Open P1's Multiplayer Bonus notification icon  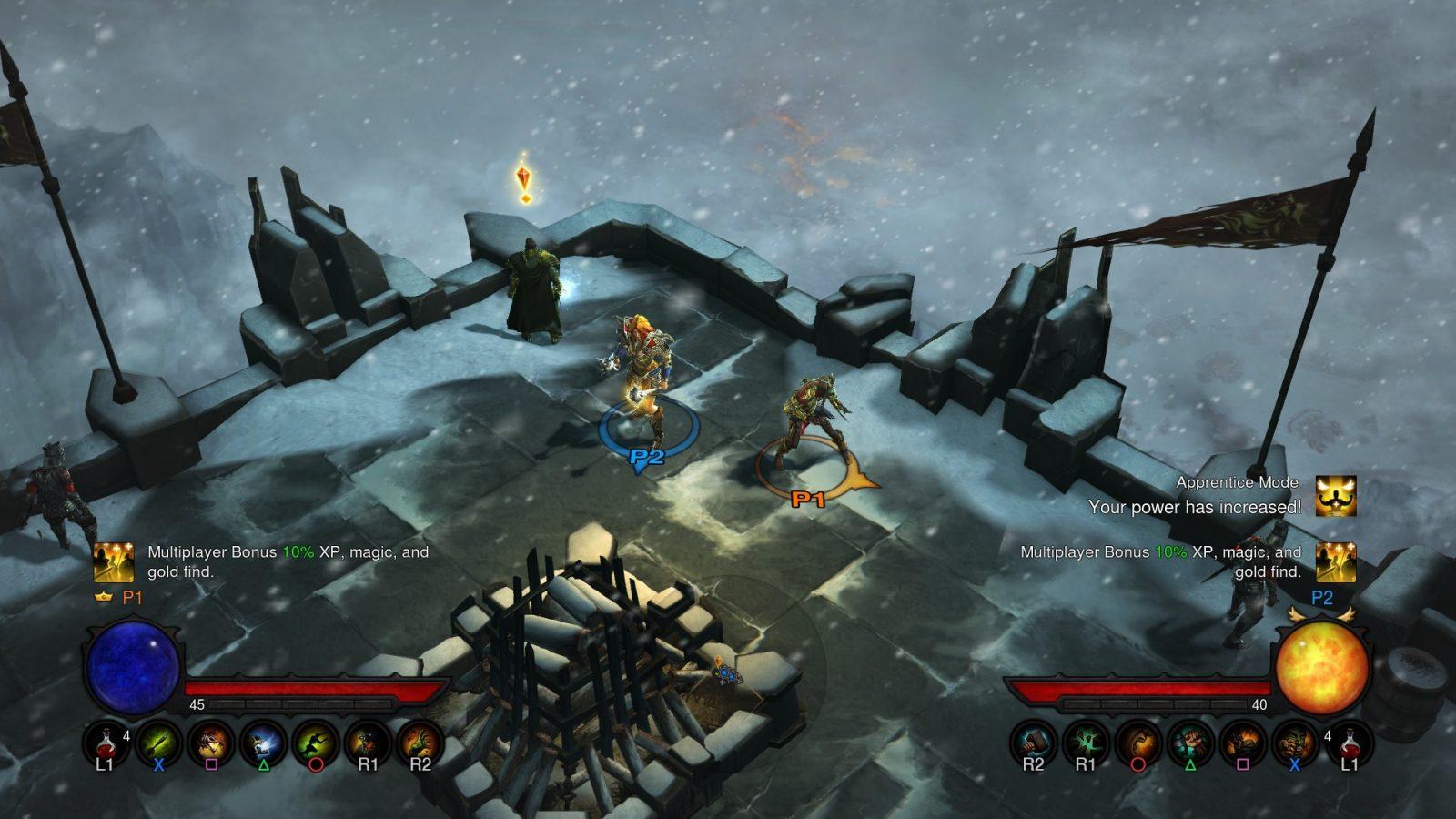[x=115, y=562]
